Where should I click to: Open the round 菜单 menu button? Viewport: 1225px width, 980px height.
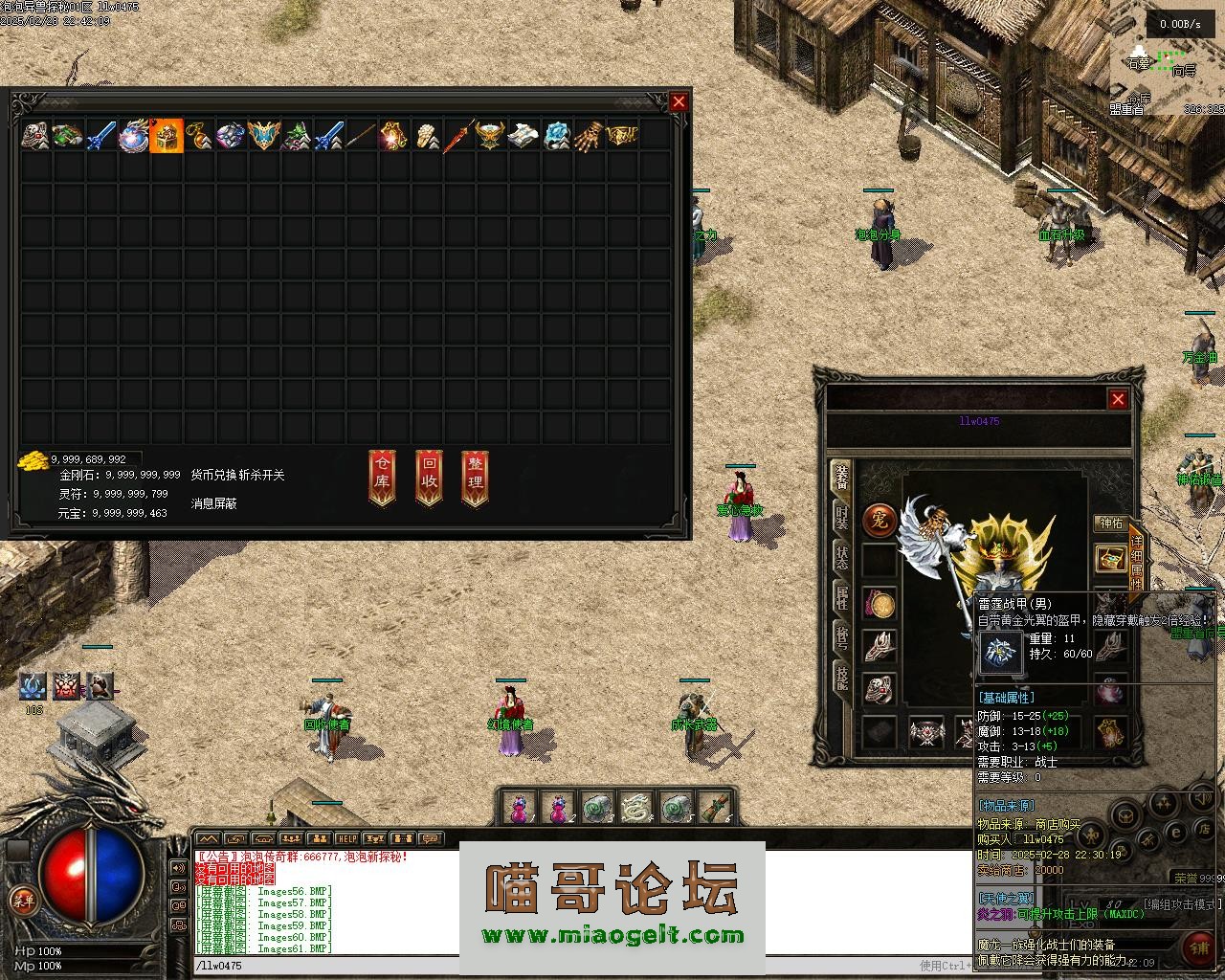[x=21, y=900]
